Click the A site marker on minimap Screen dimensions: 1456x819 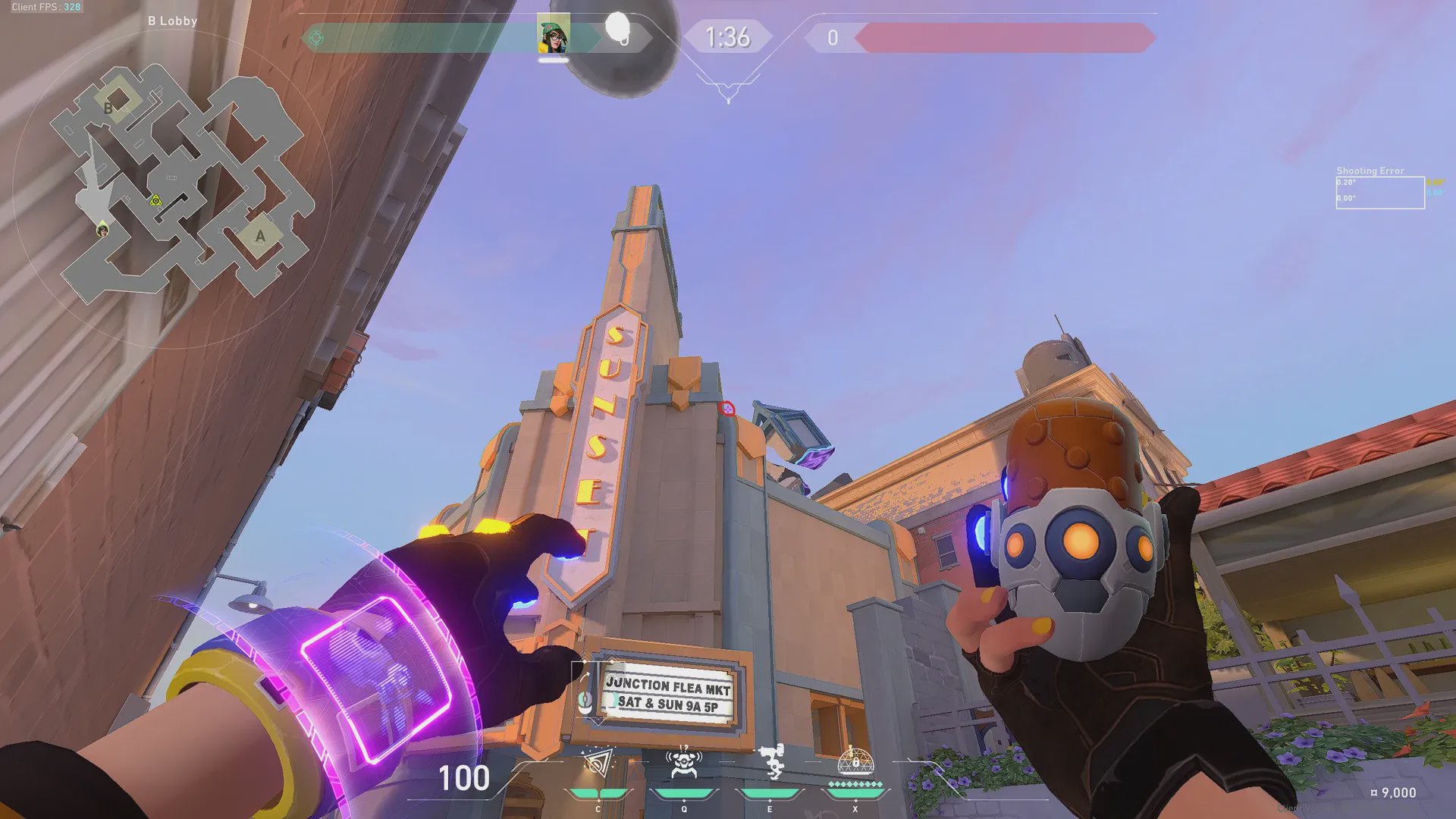click(260, 236)
